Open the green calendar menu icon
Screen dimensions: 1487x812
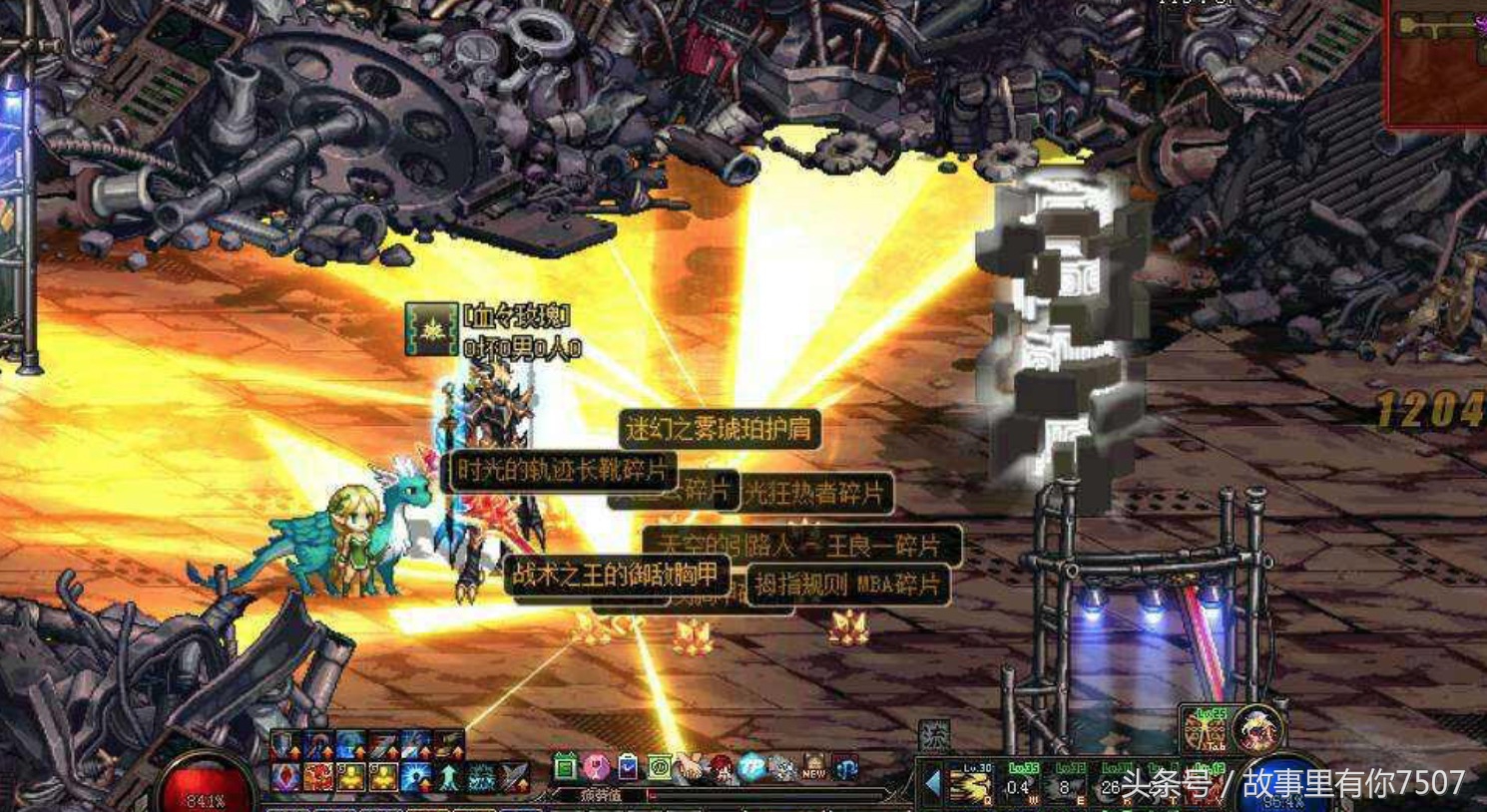[x=565, y=767]
